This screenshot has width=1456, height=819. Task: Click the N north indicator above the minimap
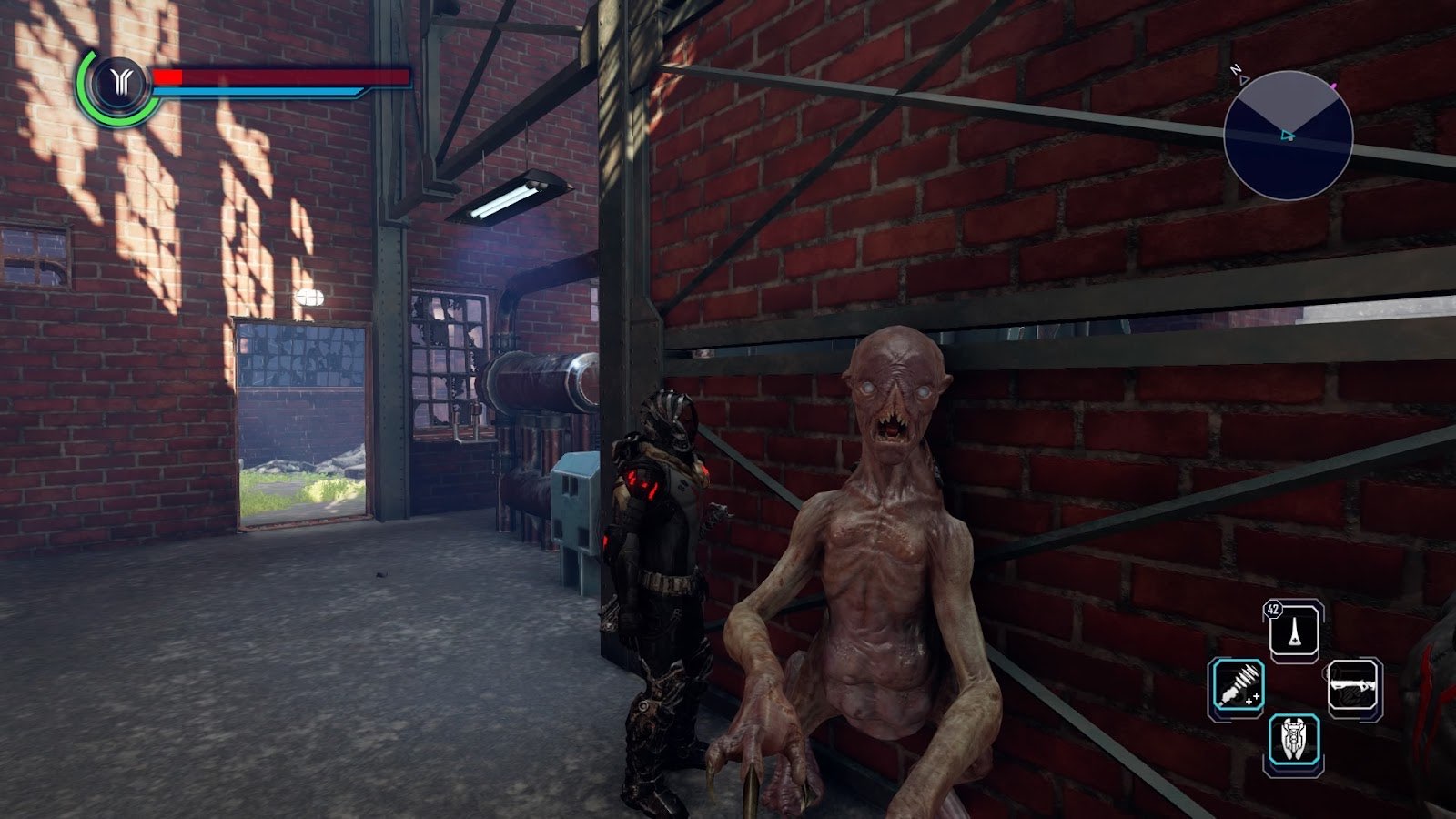tap(1236, 69)
